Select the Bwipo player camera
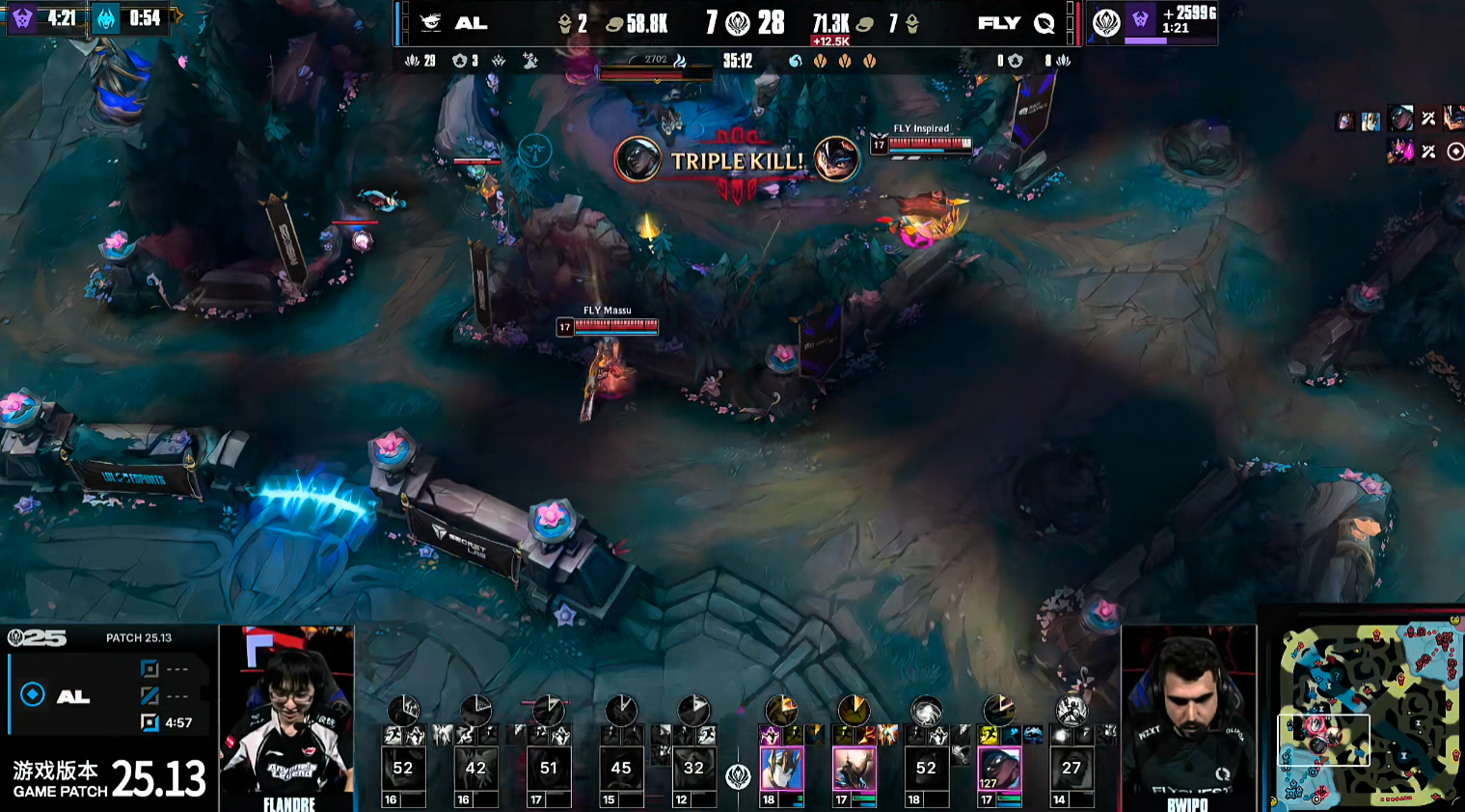Screen dimensions: 1465x812 [x=1189, y=717]
